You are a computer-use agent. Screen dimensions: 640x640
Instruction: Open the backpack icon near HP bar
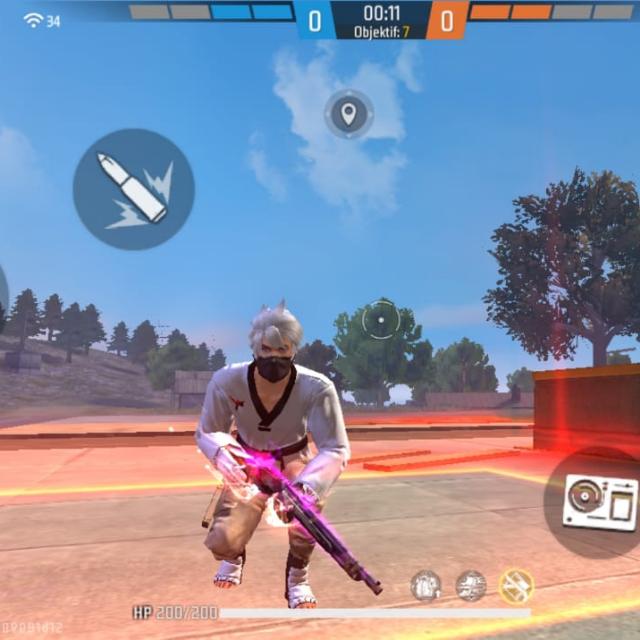coord(426,585)
